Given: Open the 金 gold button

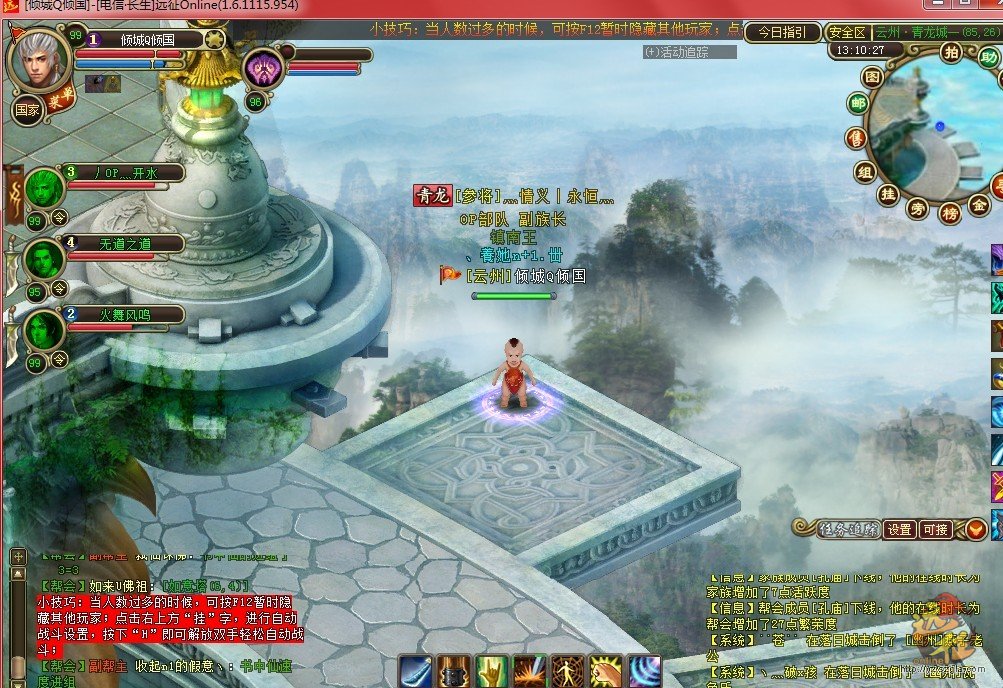Looking at the screenshot, I should (x=979, y=205).
